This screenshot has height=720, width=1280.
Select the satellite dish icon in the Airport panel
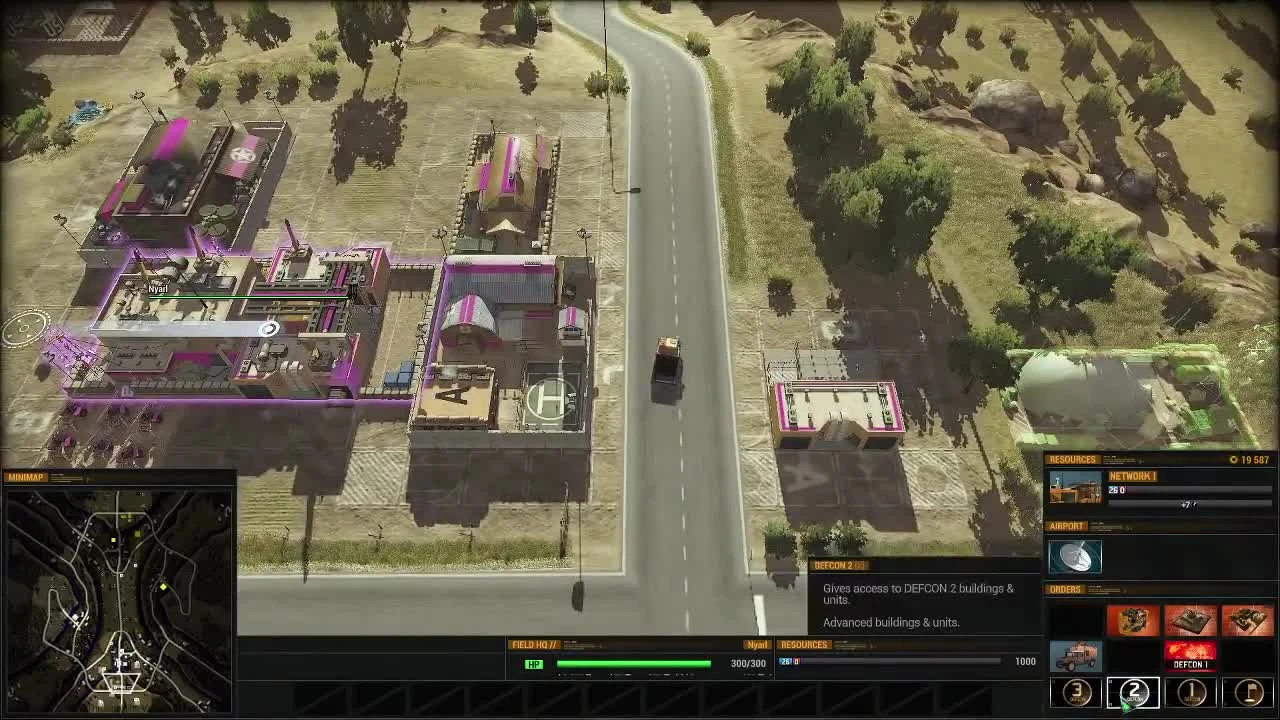[x=1074, y=556]
